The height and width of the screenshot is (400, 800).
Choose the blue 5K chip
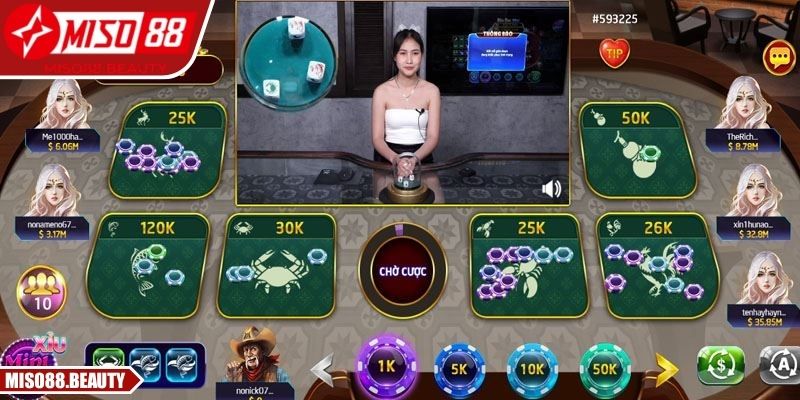(x=458, y=367)
